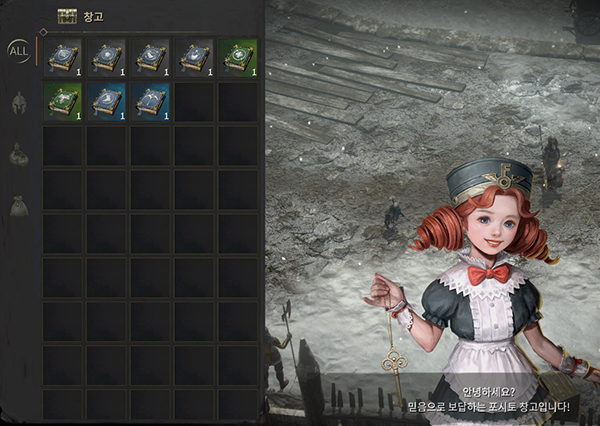Switch to the helmet equipment filter
Viewport: 600px width, 426px height.
(18, 103)
